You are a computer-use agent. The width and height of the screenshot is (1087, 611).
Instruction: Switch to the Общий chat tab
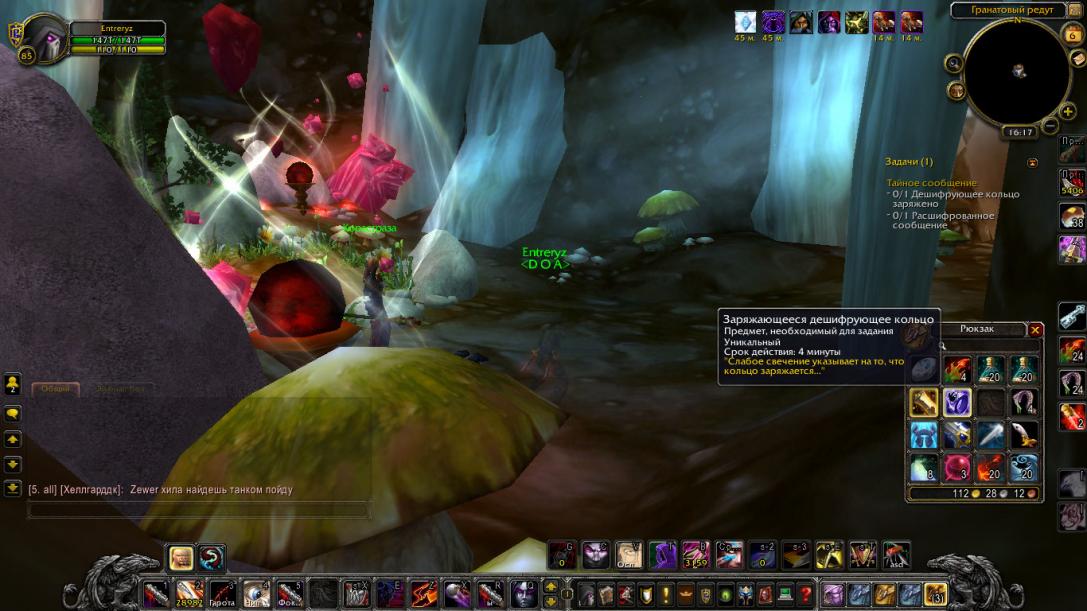(x=56, y=389)
